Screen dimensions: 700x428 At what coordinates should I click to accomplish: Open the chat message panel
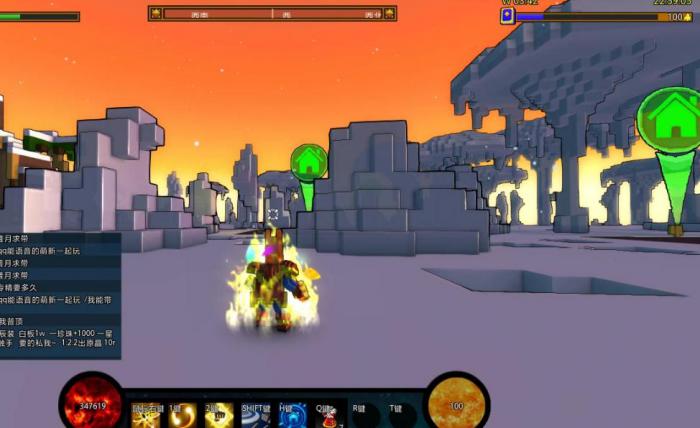click(60, 295)
